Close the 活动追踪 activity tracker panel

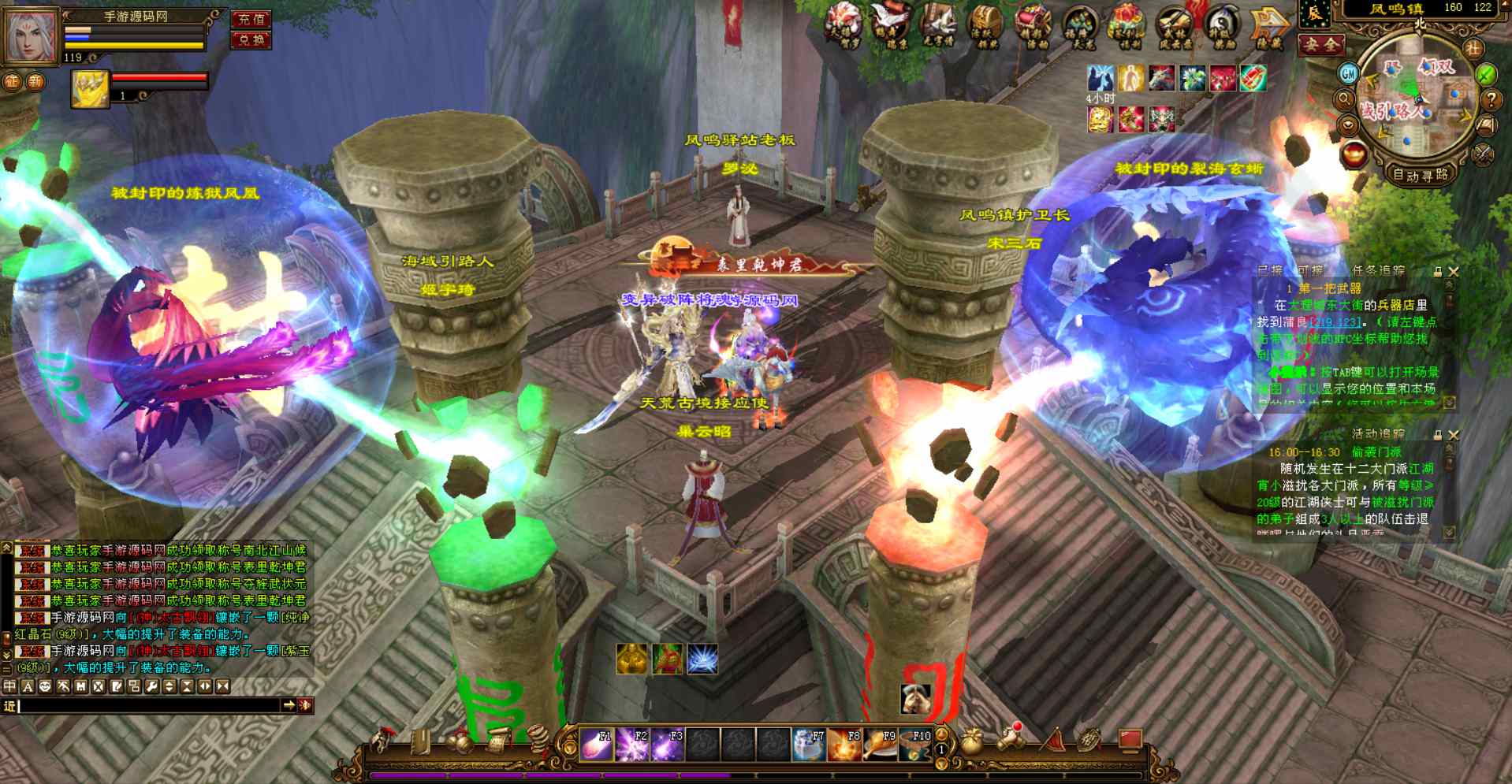tap(1454, 434)
